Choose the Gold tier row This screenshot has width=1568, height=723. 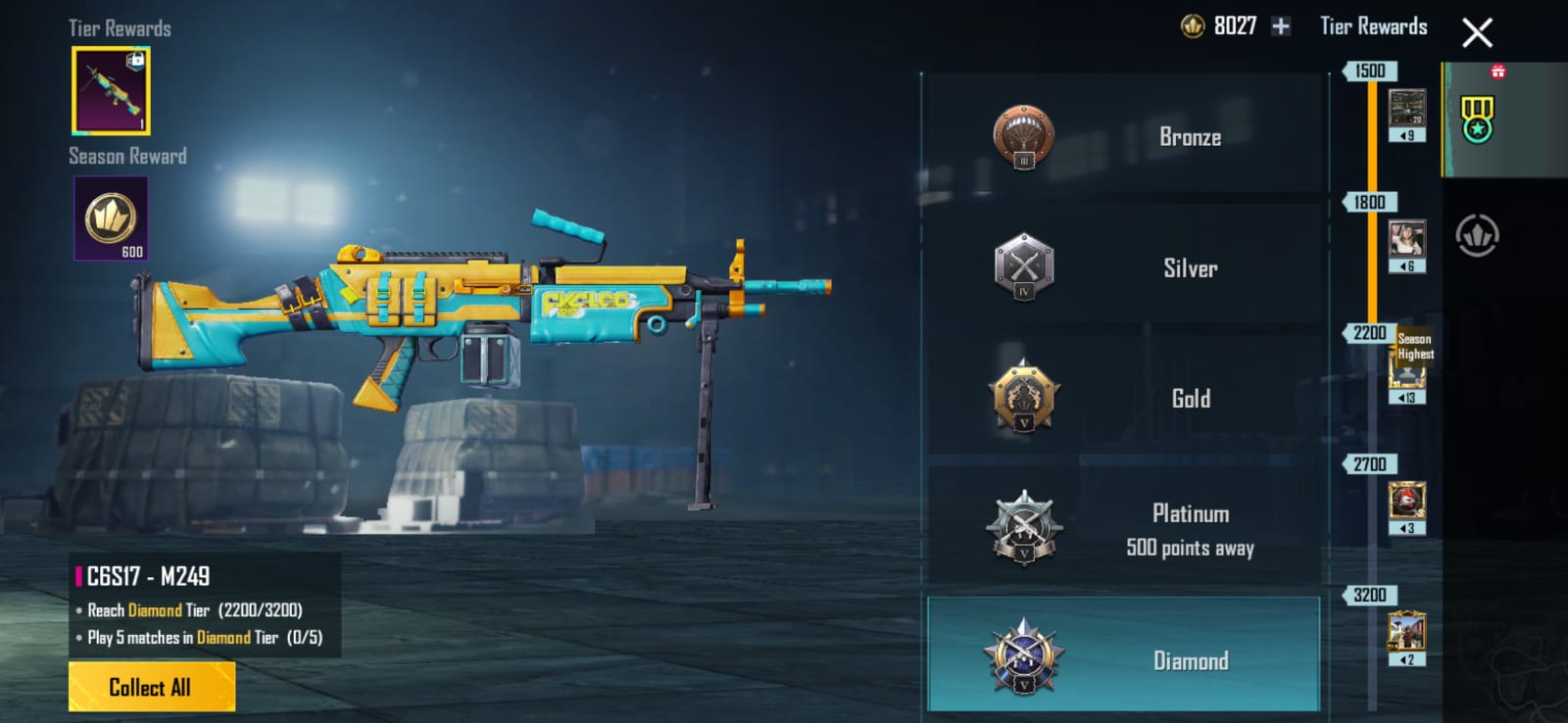tap(1123, 398)
